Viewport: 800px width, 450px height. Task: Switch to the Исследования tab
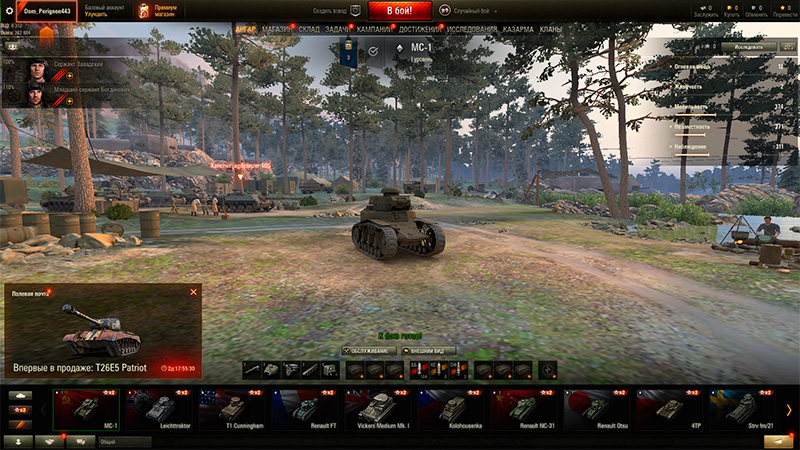pyautogui.click(x=472, y=30)
